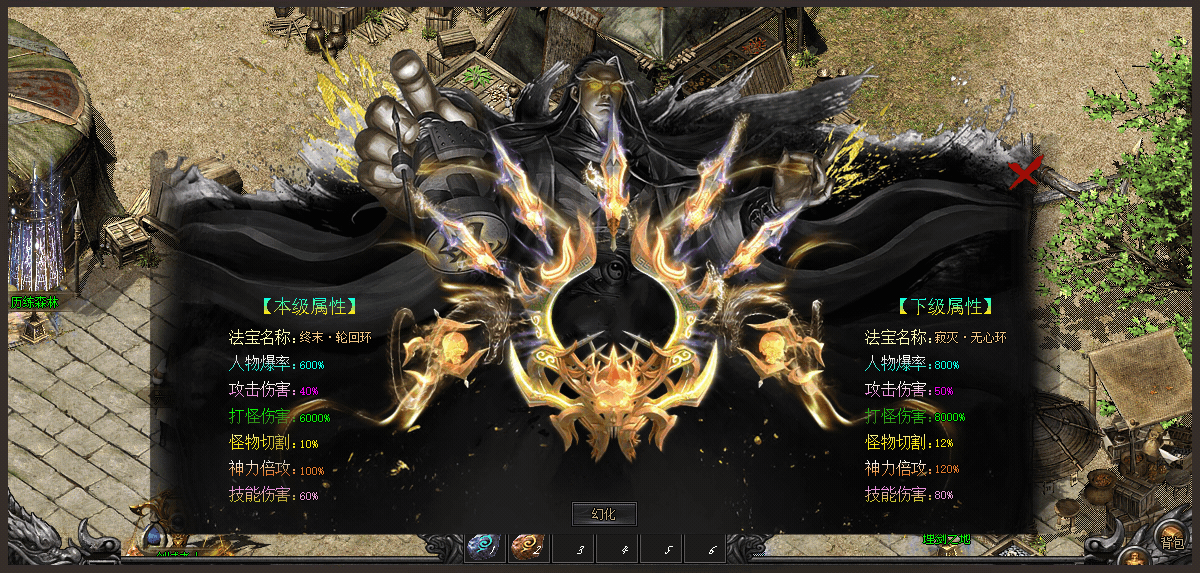Close the artifact panel with the red X
Screen dimensions: 1200x573
pyautogui.click(x=1025, y=173)
